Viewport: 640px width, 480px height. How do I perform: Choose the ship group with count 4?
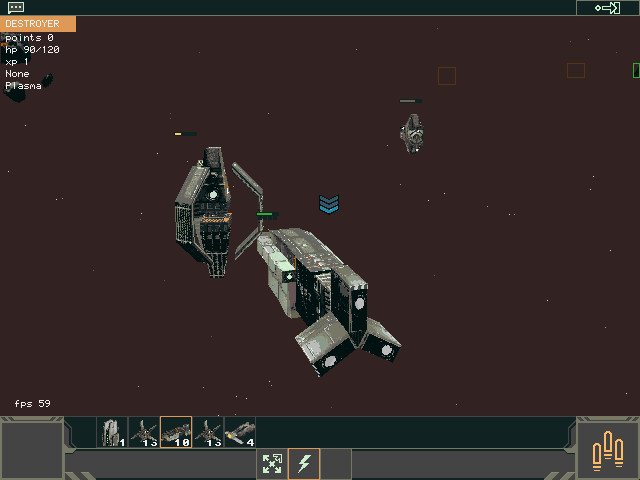[x=240, y=432]
